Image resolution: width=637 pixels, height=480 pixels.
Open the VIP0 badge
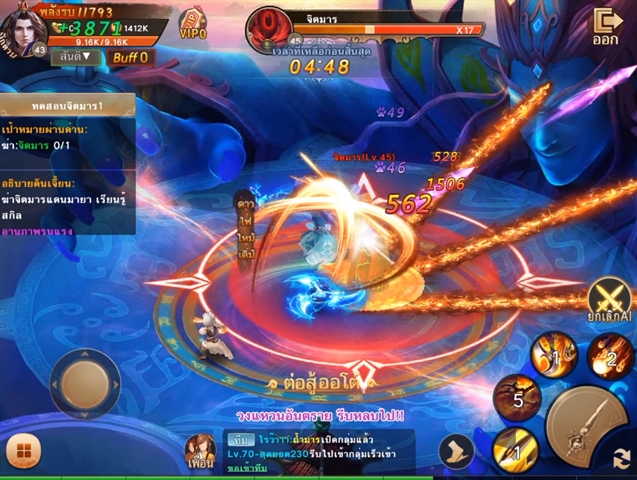point(193,25)
